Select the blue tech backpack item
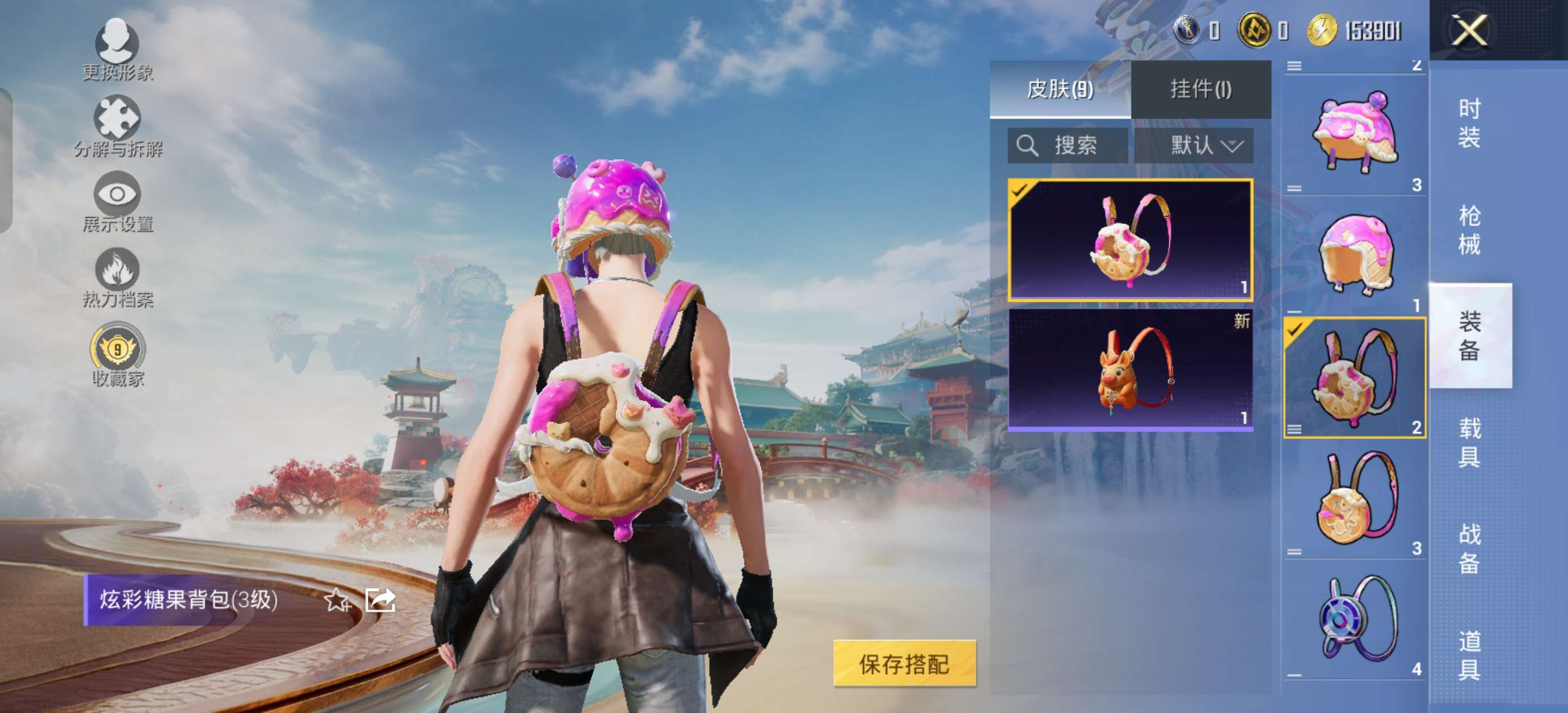The height and width of the screenshot is (713, 1568). point(1354,619)
